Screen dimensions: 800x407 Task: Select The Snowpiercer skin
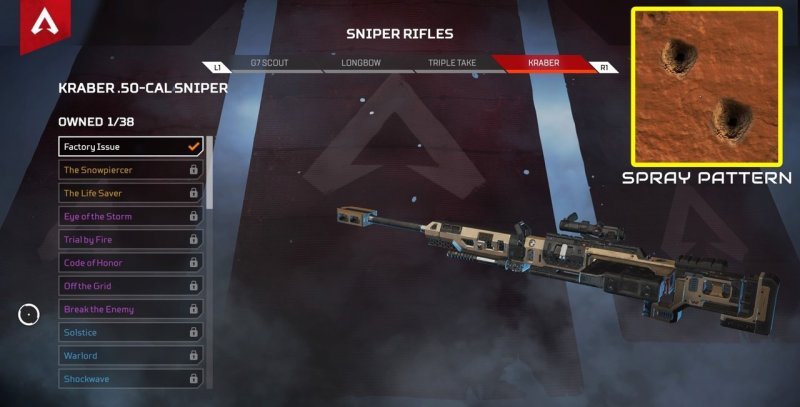(131, 170)
